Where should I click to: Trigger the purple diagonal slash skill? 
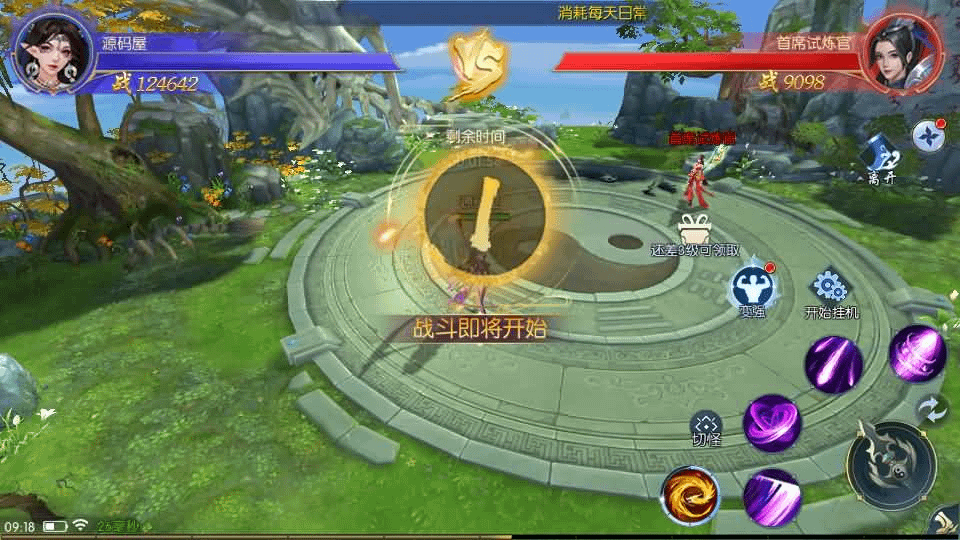coord(772,497)
